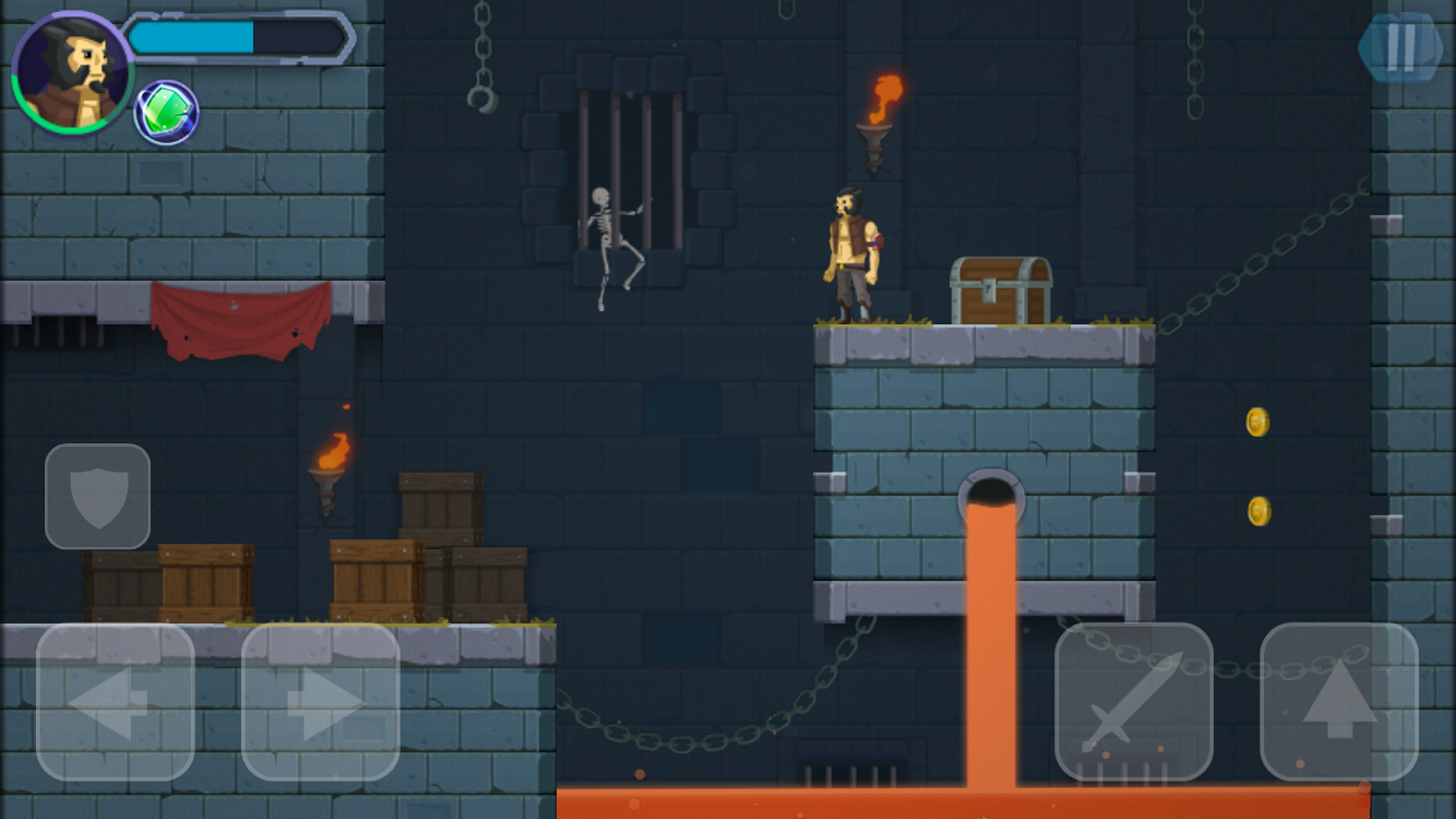Tap the upper gold coin
Screen dimensions: 1456x819
click(x=1257, y=423)
